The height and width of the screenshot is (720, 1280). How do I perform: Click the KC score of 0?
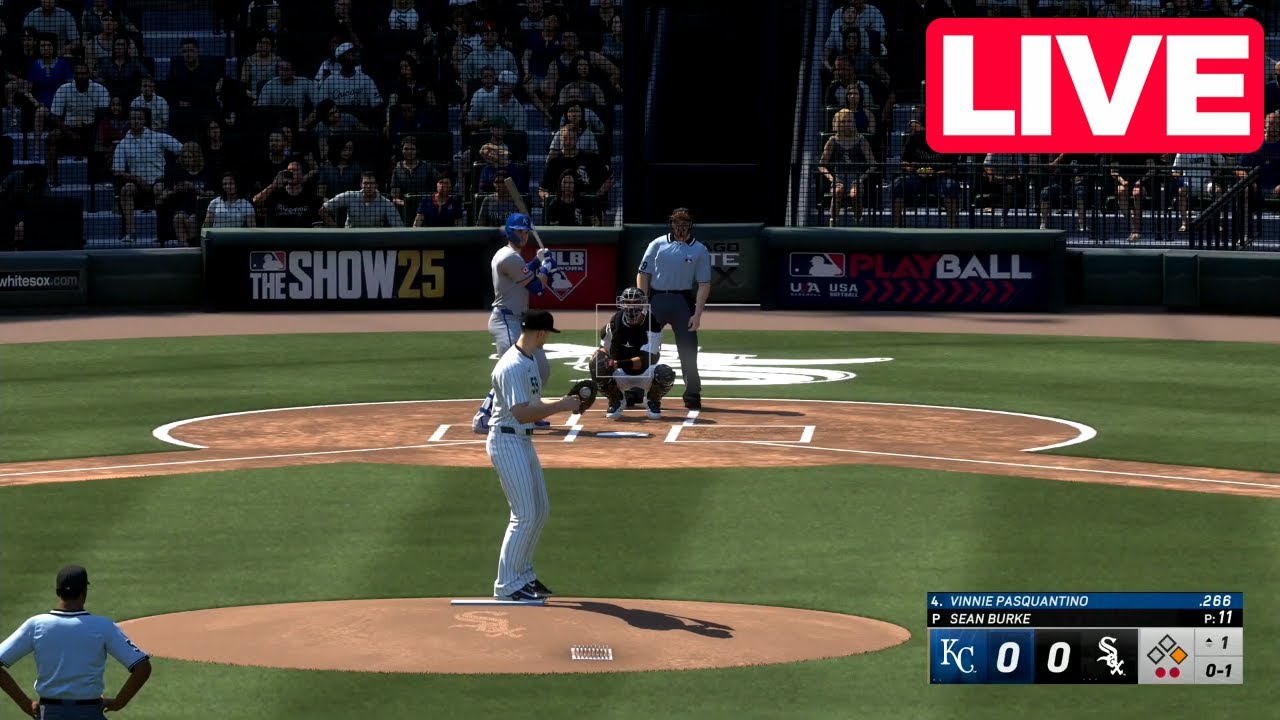pyautogui.click(x=1007, y=657)
